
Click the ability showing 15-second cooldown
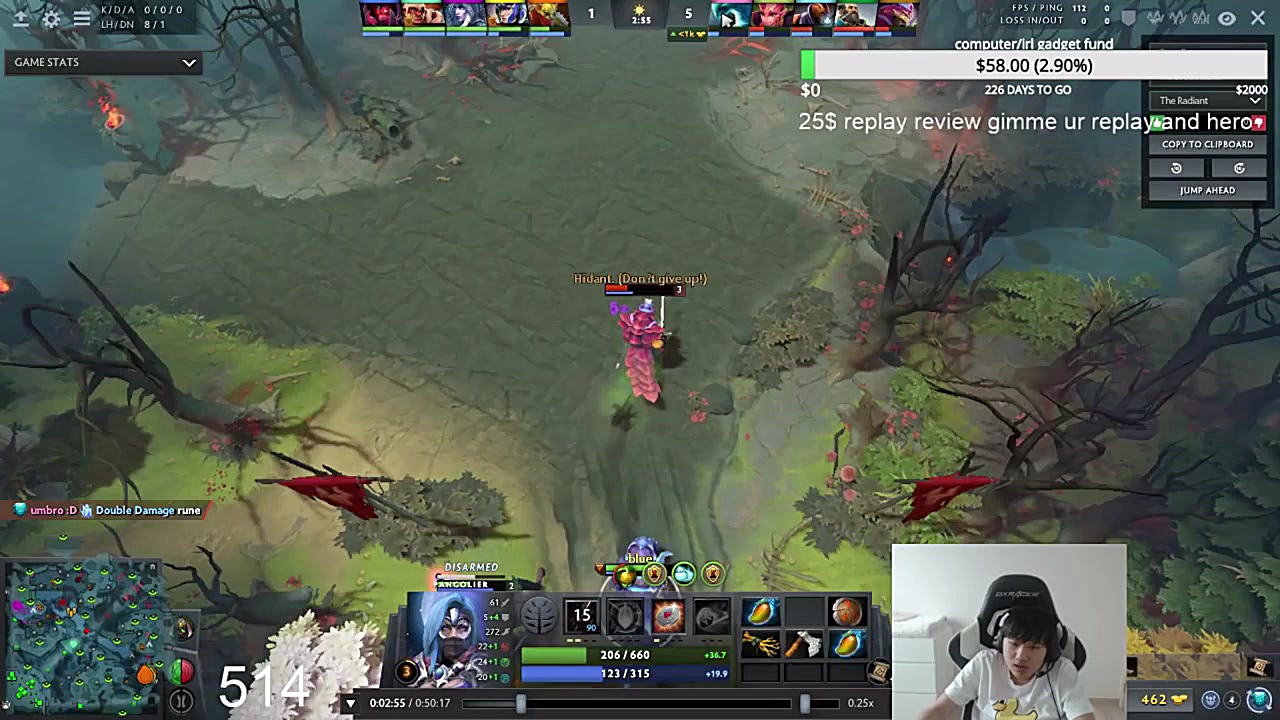click(581, 615)
